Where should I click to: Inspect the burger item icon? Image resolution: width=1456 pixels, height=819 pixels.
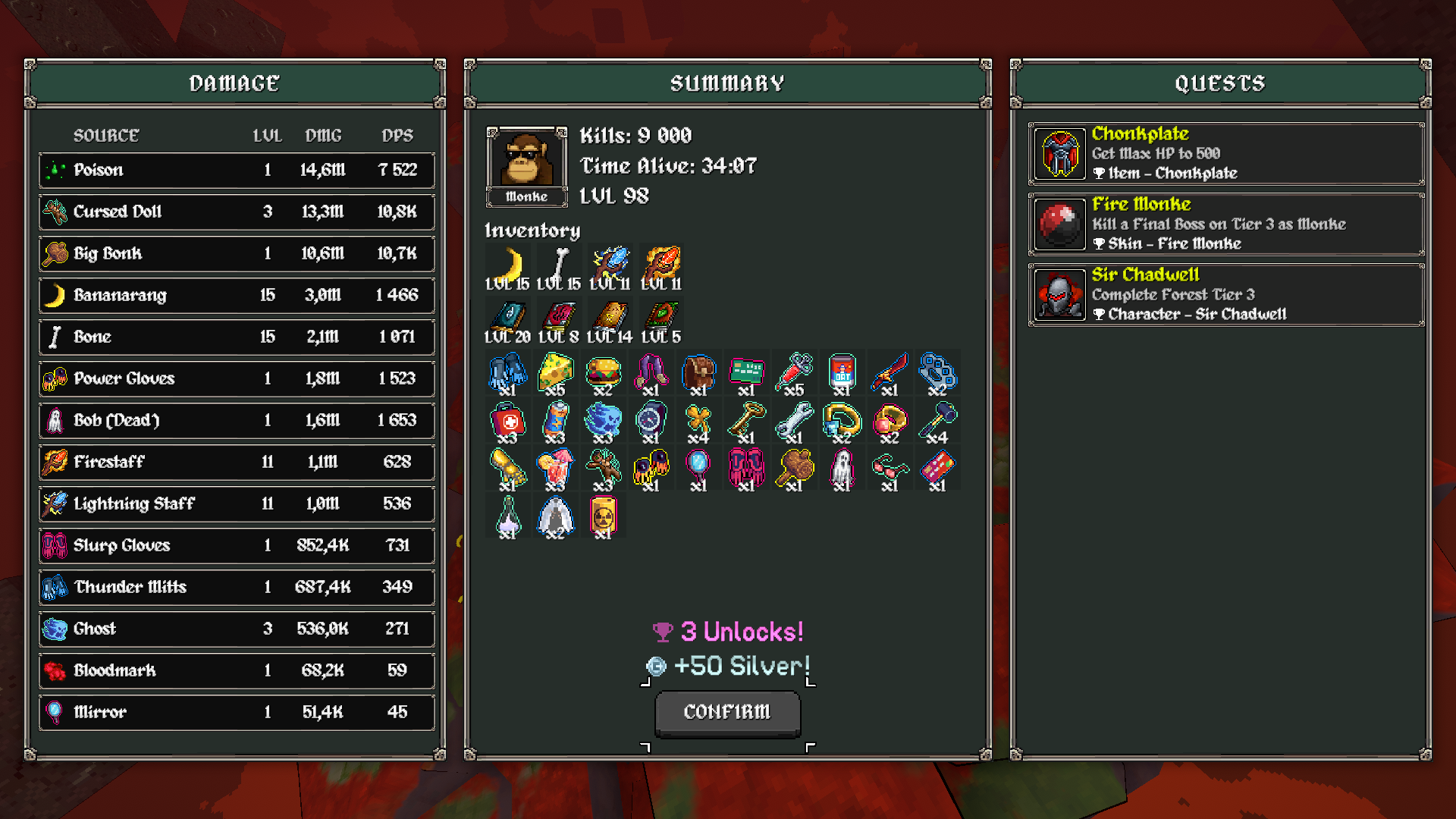click(603, 372)
